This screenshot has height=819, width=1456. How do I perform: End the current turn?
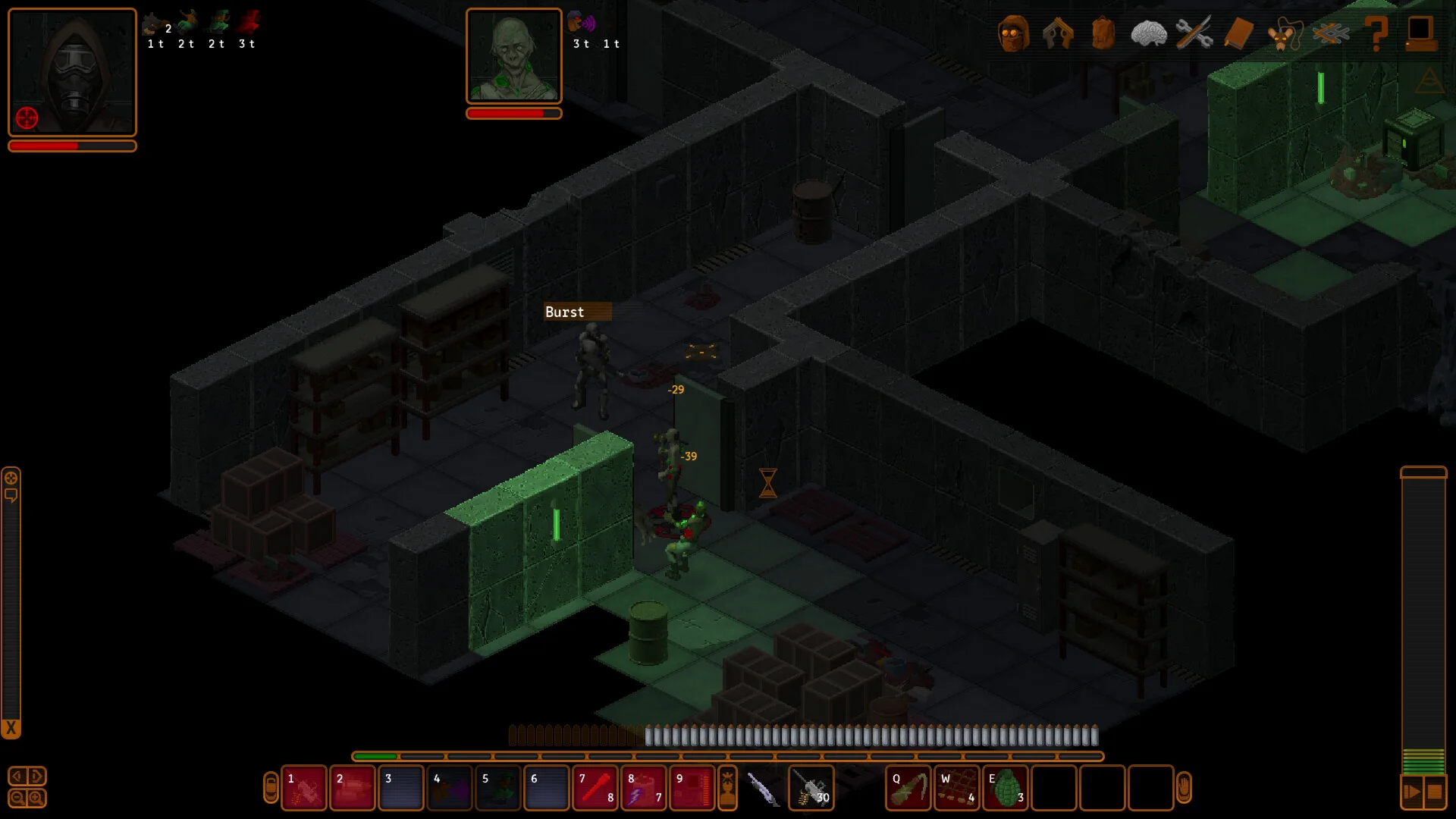click(1411, 792)
